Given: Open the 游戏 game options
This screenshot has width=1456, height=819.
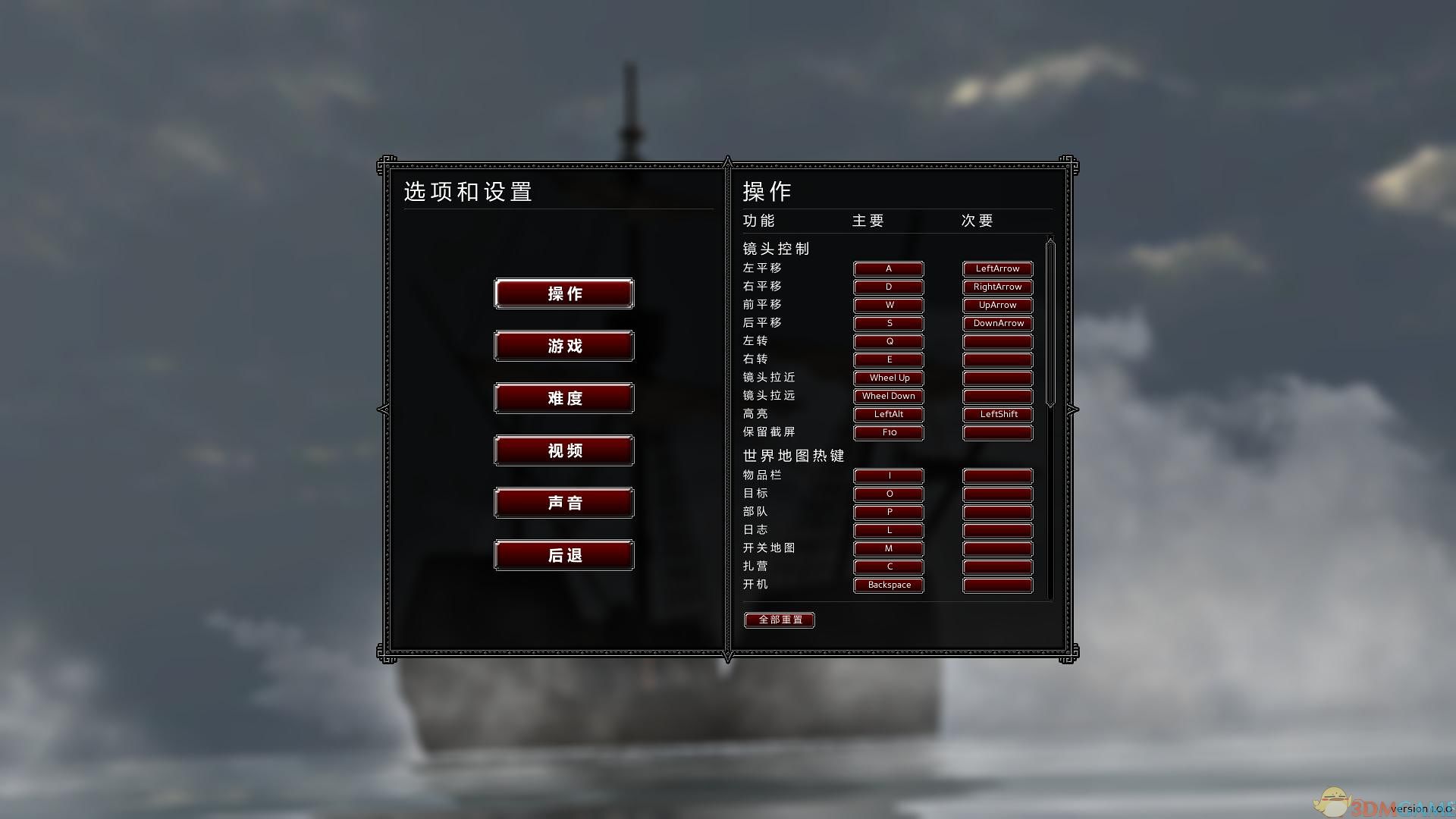Looking at the screenshot, I should pos(563,346).
